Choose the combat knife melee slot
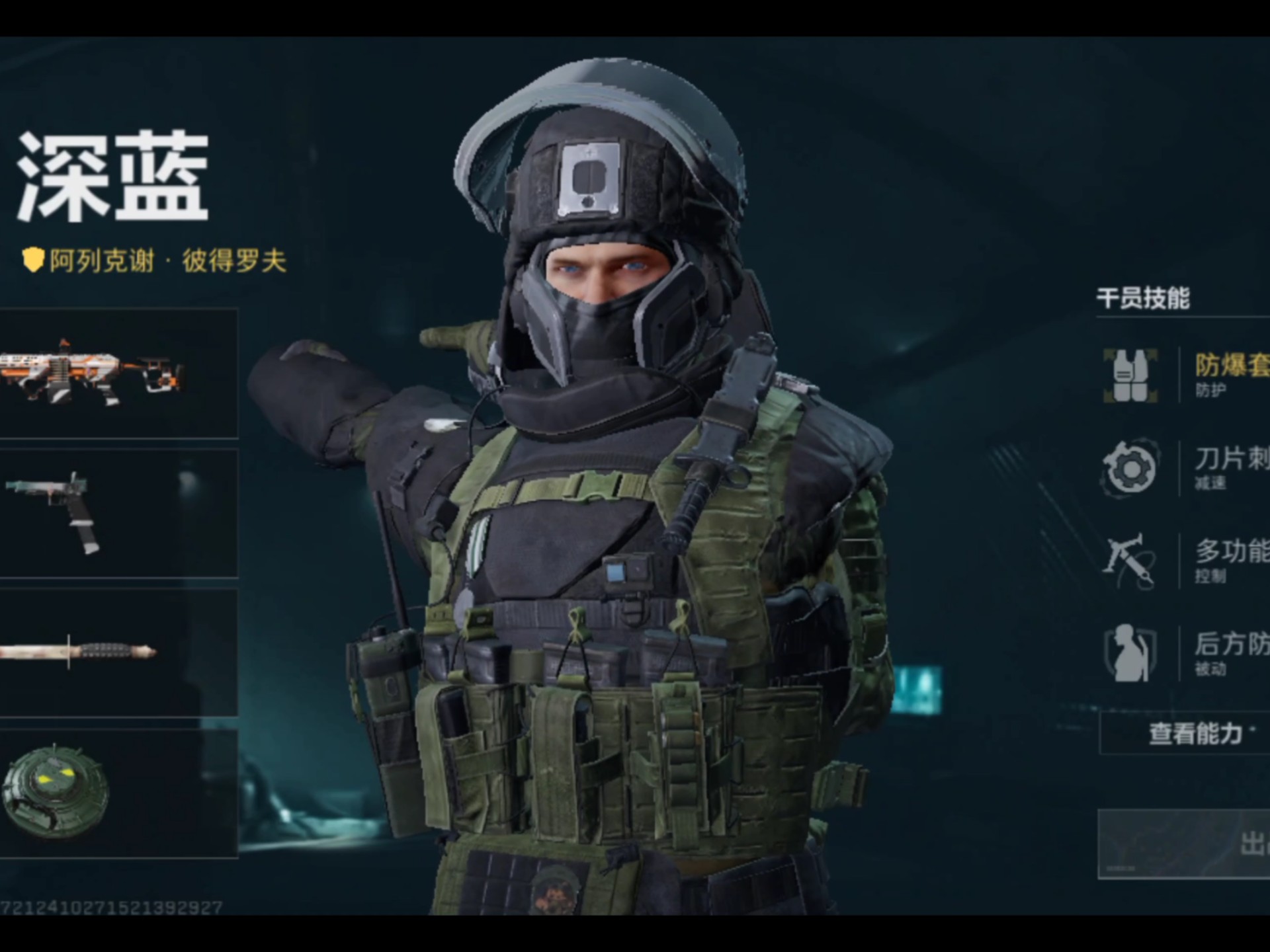The width and height of the screenshot is (1270, 952). click(118, 653)
